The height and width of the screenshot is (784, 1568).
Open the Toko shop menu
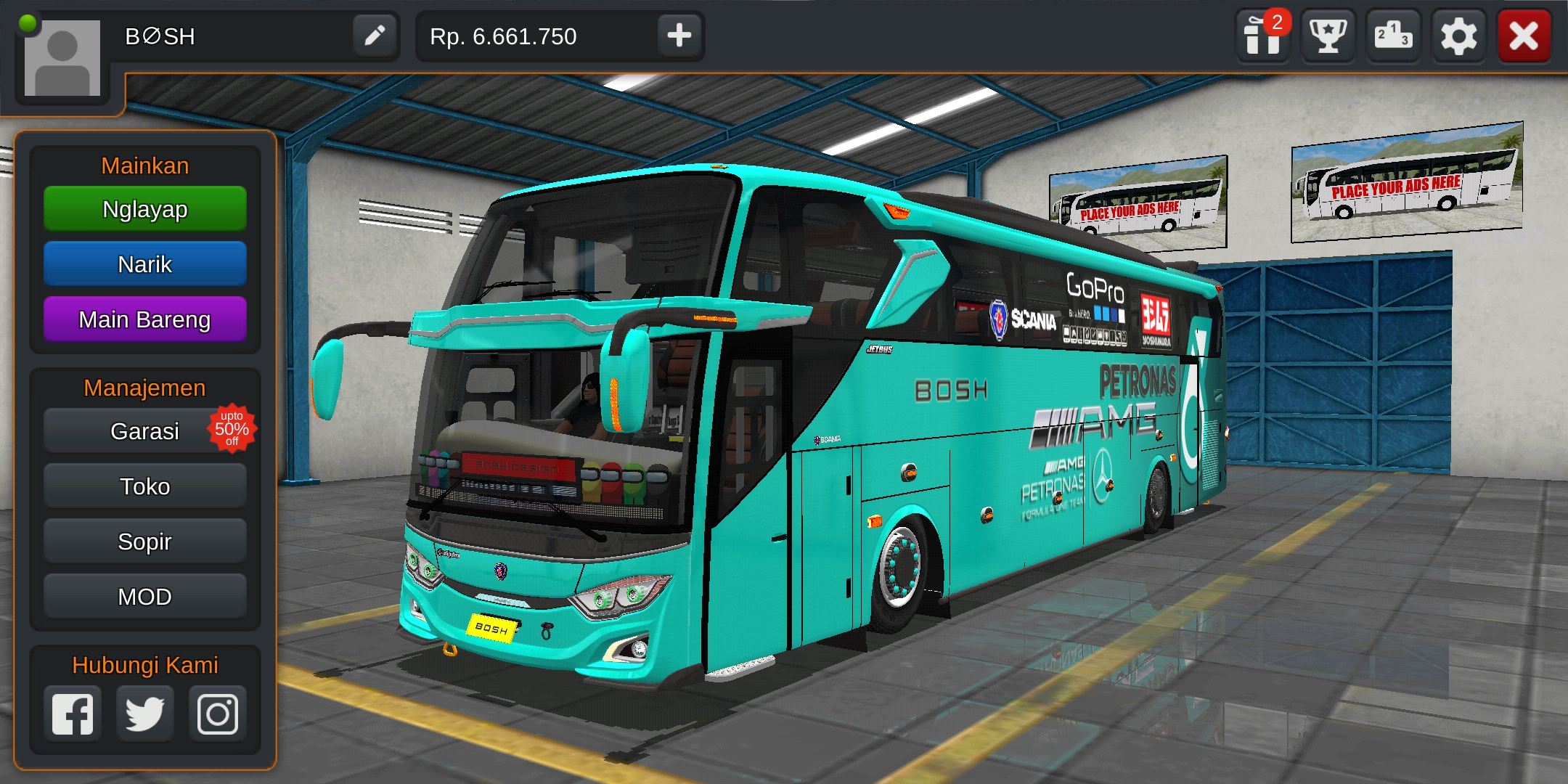point(144,486)
